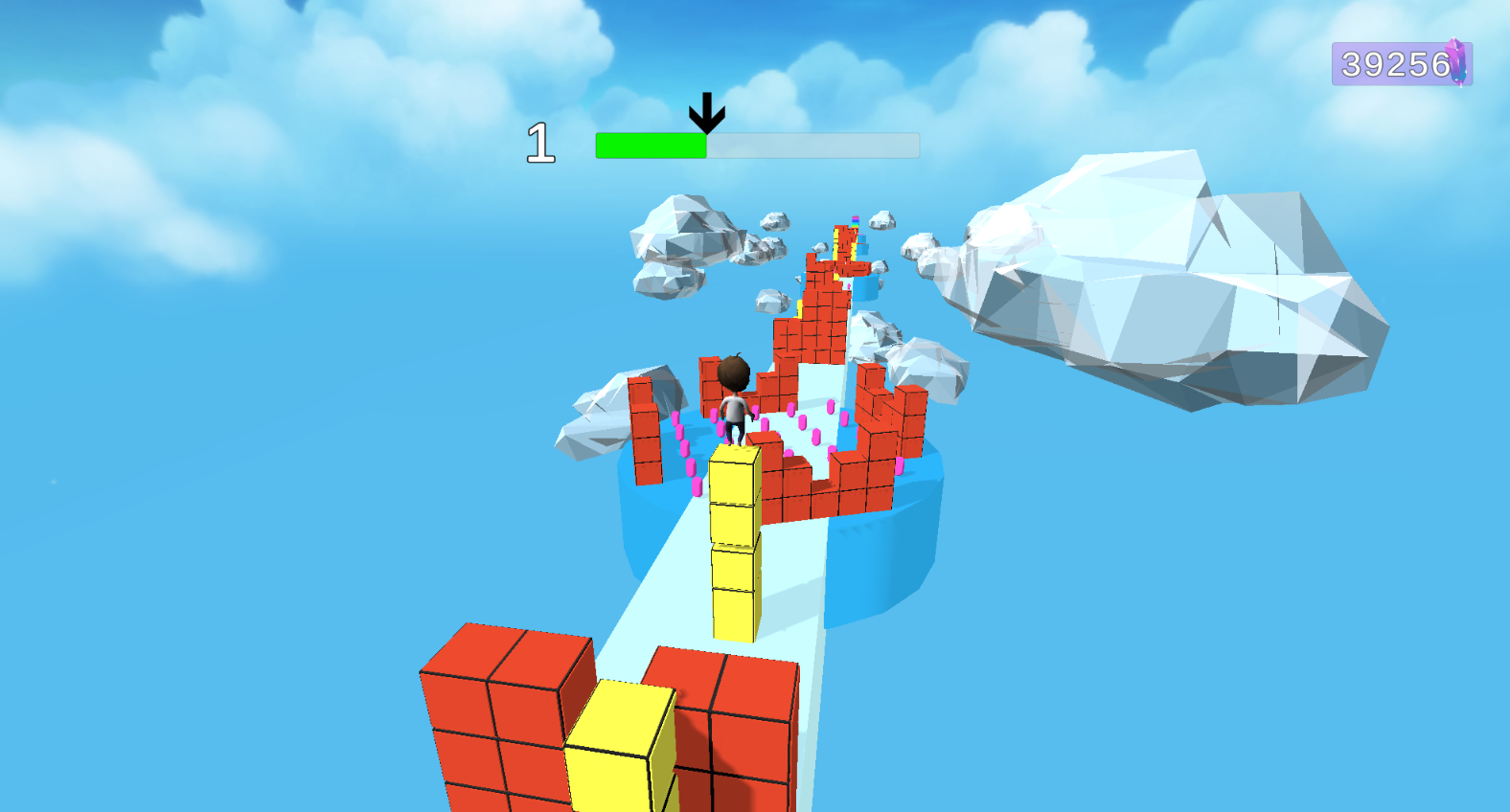Click a pink gem on the left path

point(684,450)
